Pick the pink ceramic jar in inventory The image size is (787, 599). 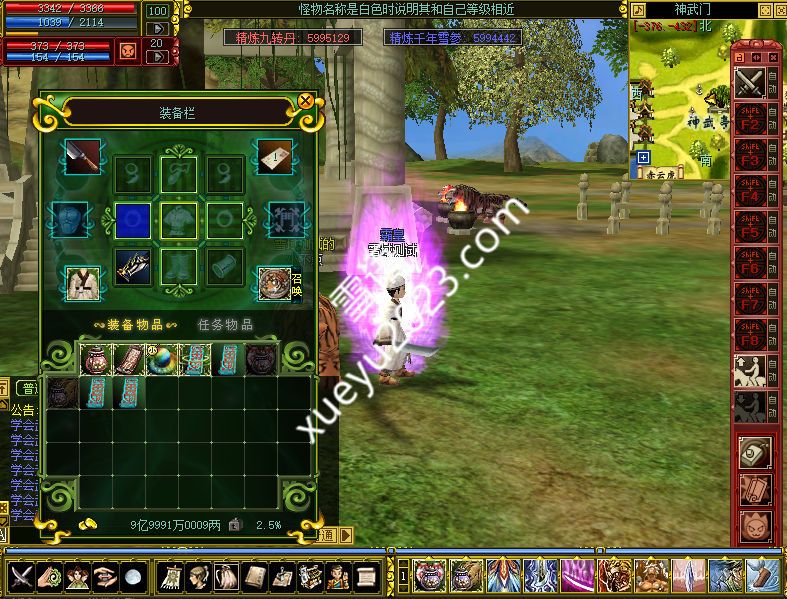[x=96, y=360]
